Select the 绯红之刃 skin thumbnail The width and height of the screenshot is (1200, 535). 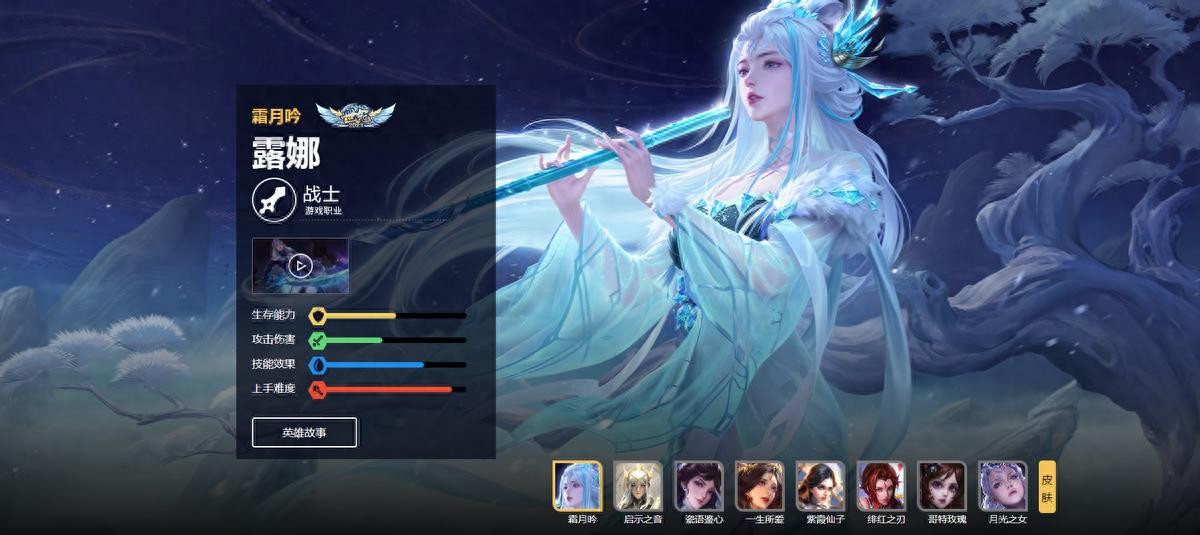click(881, 486)
